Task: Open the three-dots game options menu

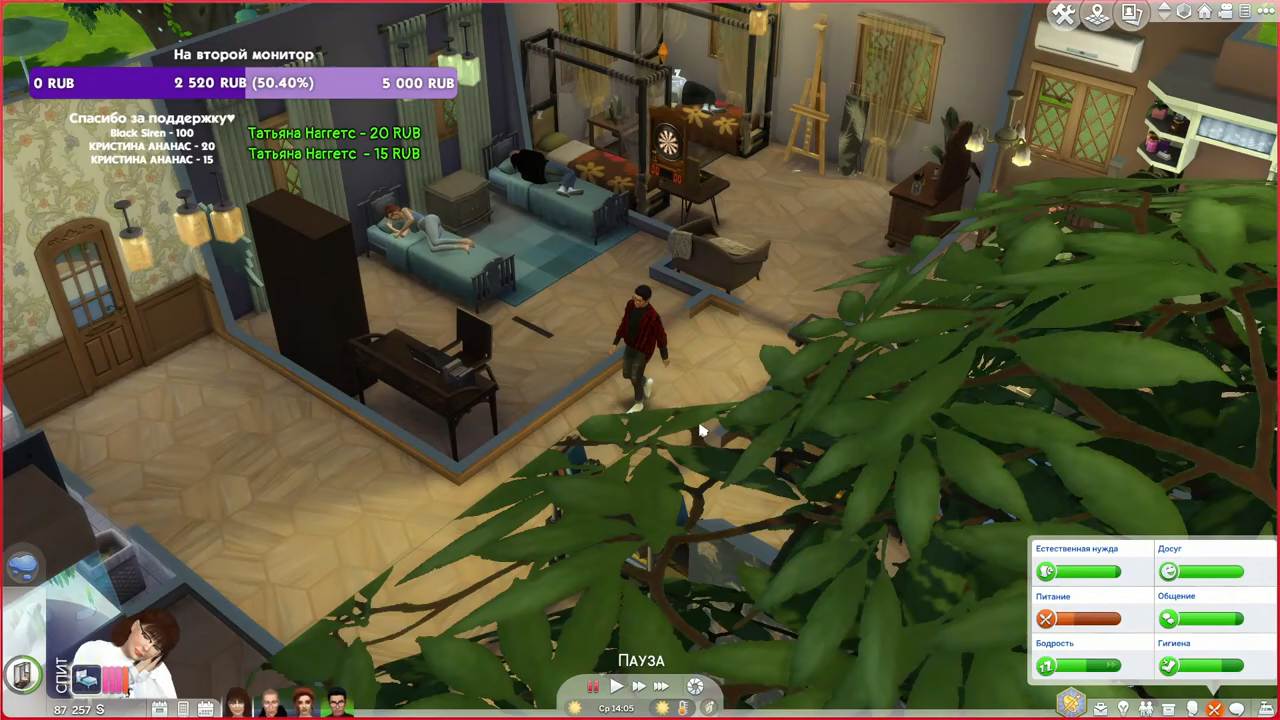Action: 1257,12
